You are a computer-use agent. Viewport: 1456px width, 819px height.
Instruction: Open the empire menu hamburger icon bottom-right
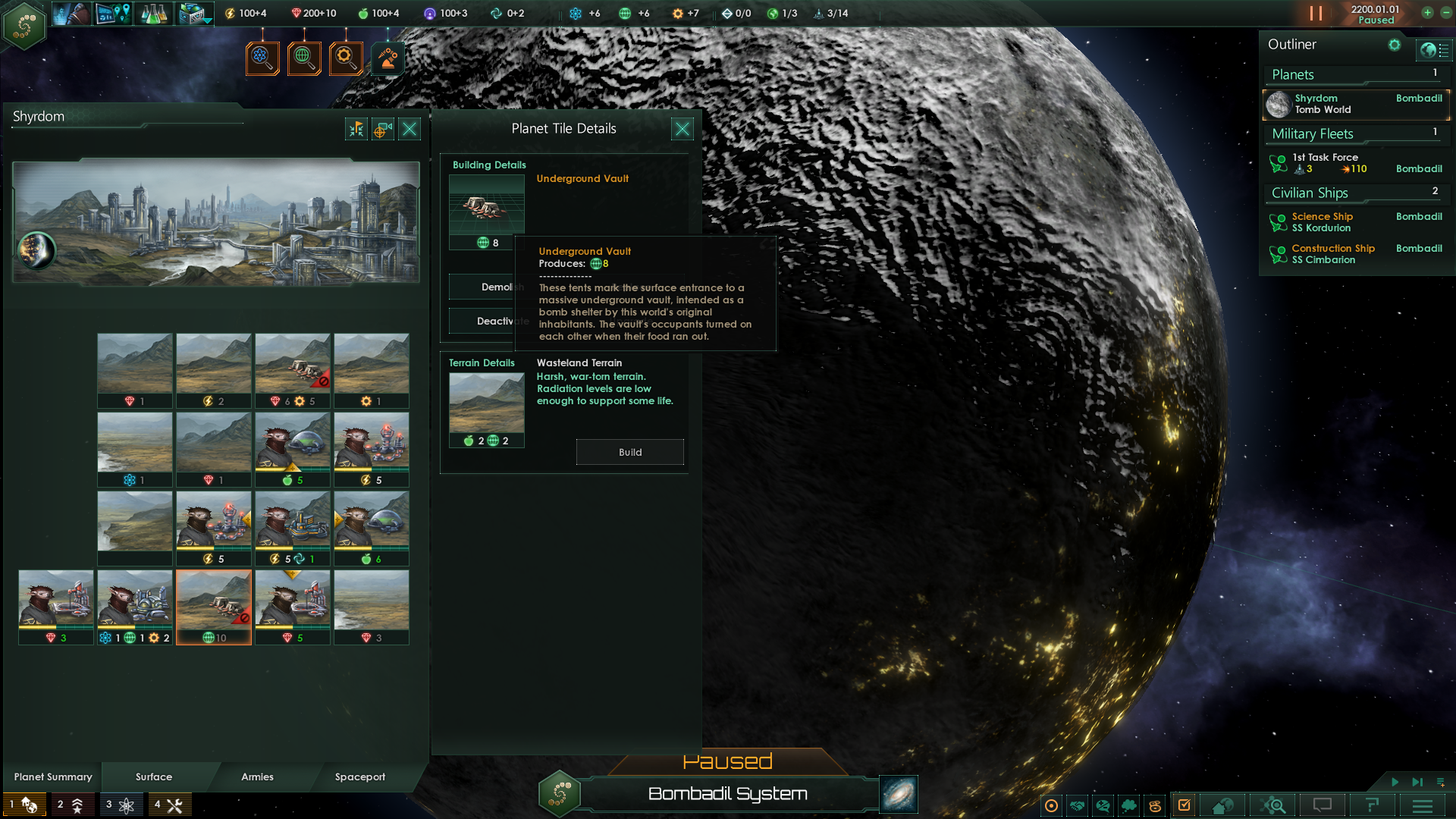tap(1421, 805)
